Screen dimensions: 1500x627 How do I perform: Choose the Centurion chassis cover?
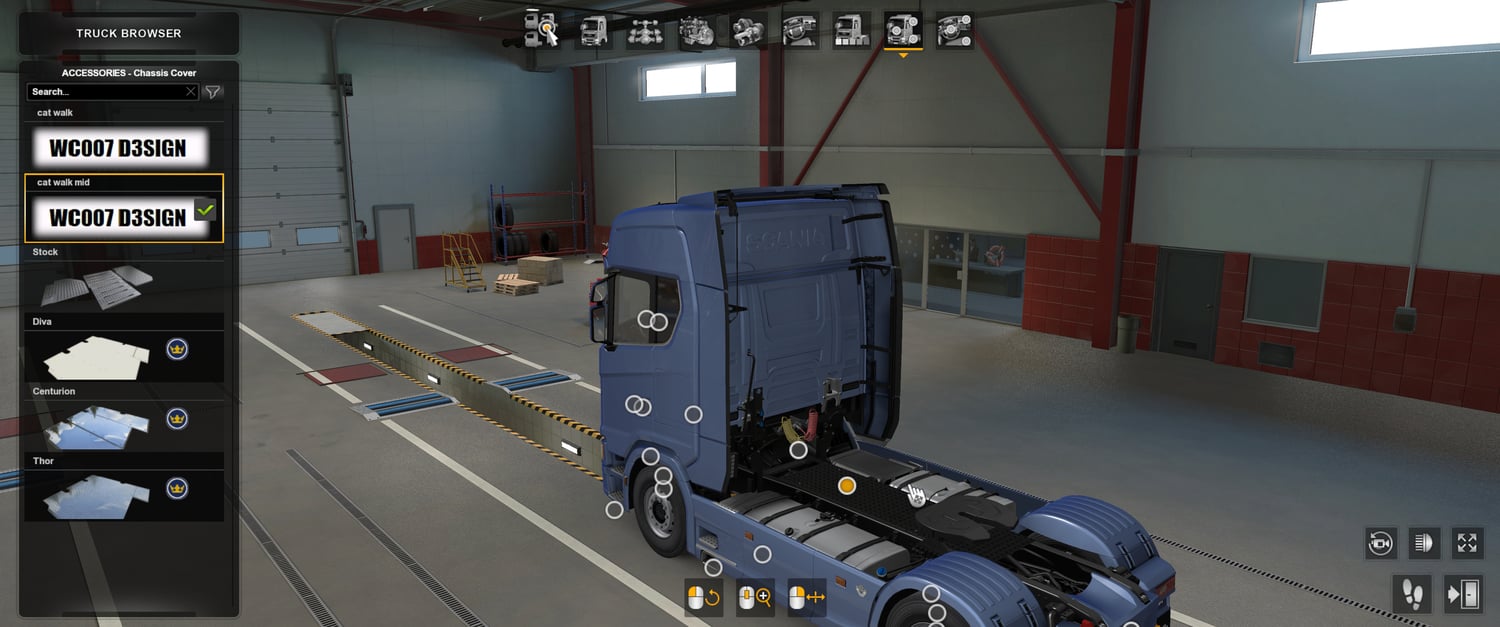(97, 426)
